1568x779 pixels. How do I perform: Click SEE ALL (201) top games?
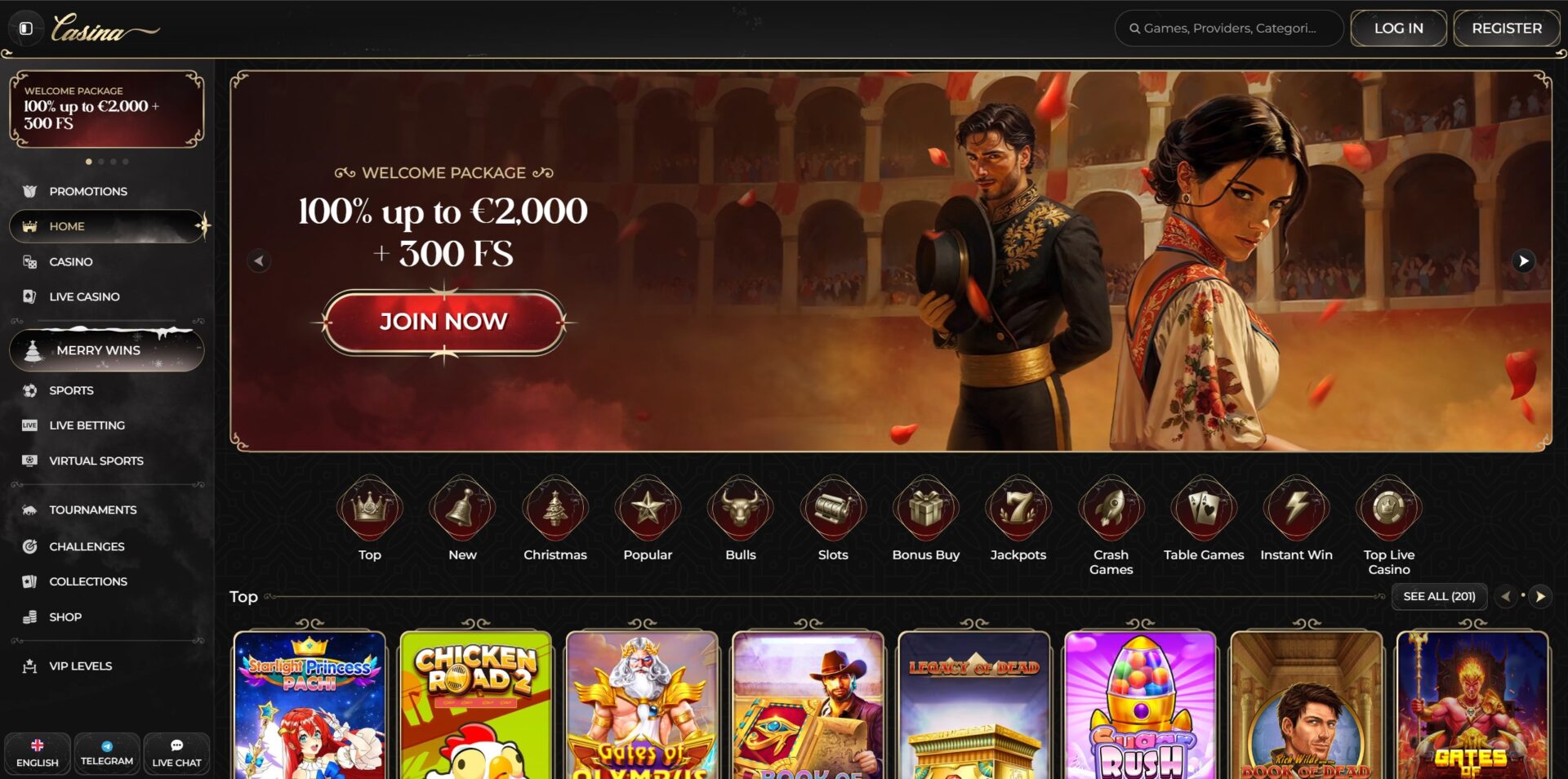pyautogui.click(x=1439, y=596)
